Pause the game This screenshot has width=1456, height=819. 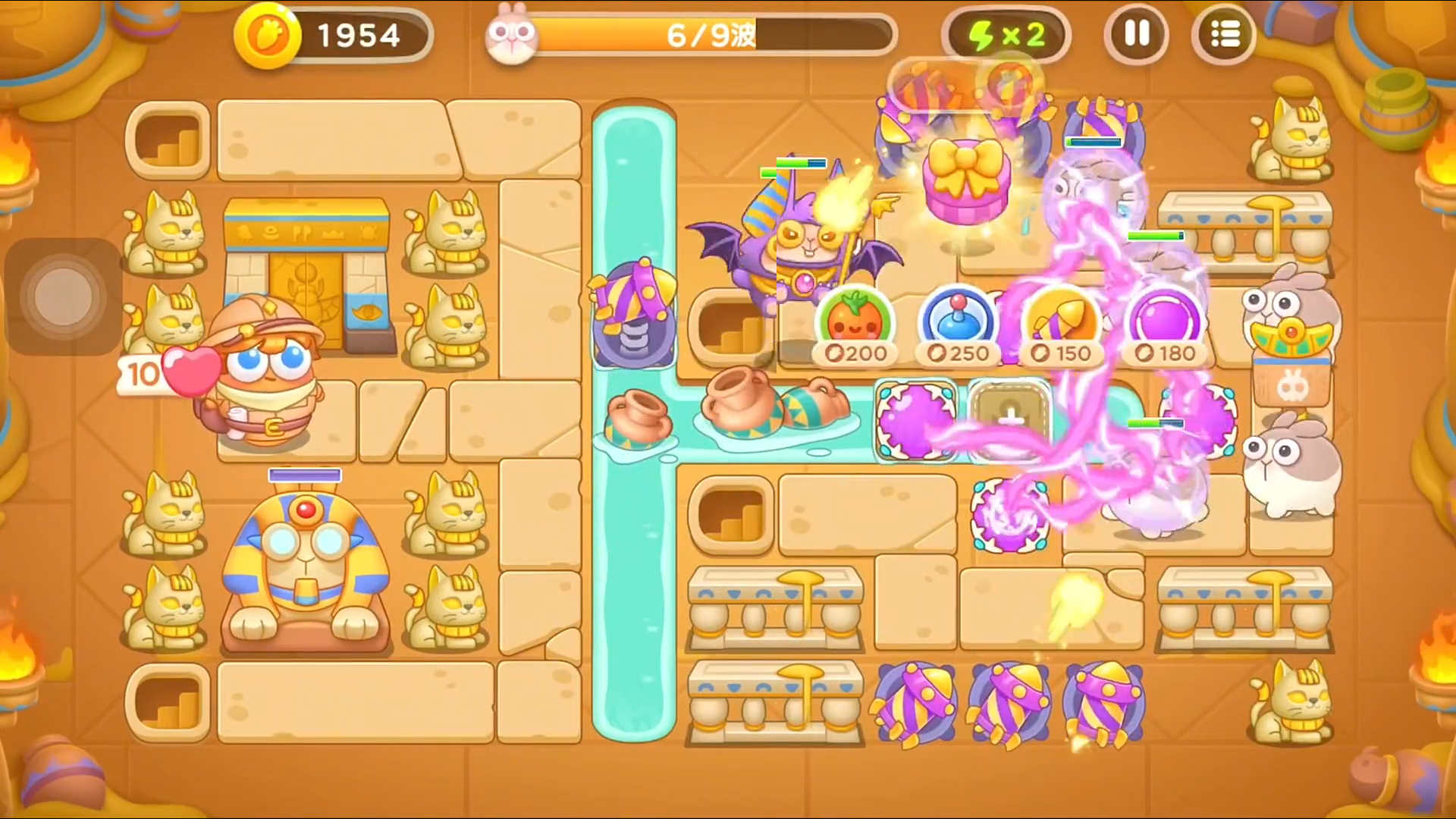1137,35
